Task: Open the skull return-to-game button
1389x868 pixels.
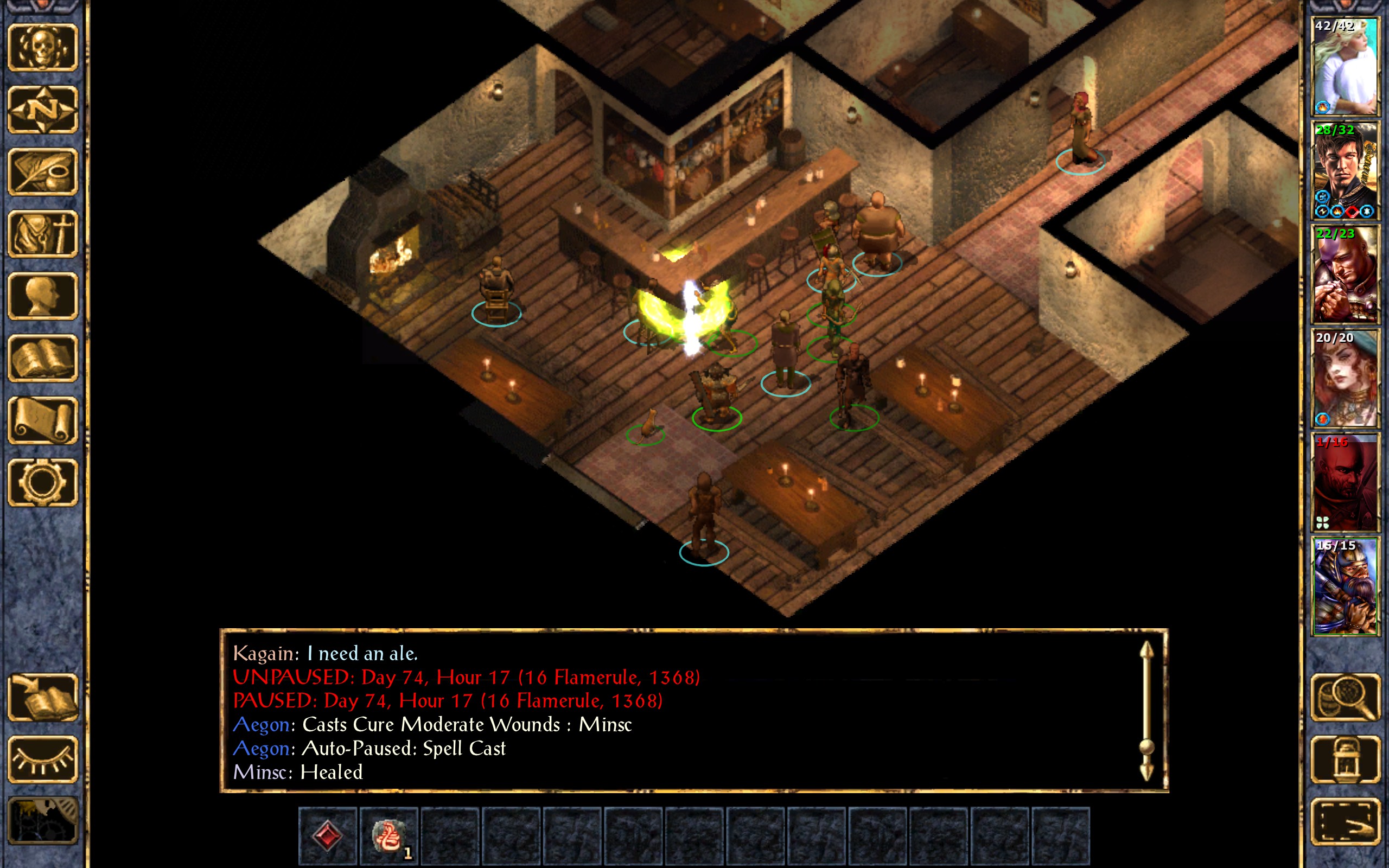Action: pos(42,48)
